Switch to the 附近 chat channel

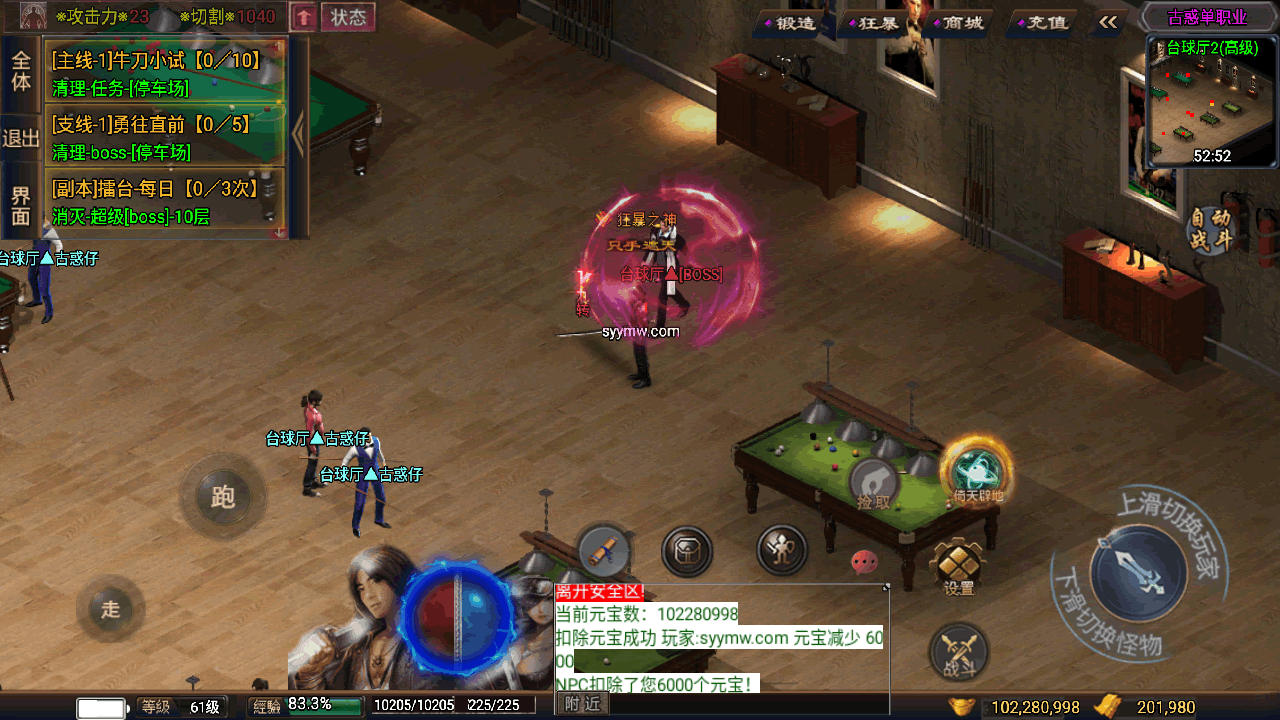[582, 704]
